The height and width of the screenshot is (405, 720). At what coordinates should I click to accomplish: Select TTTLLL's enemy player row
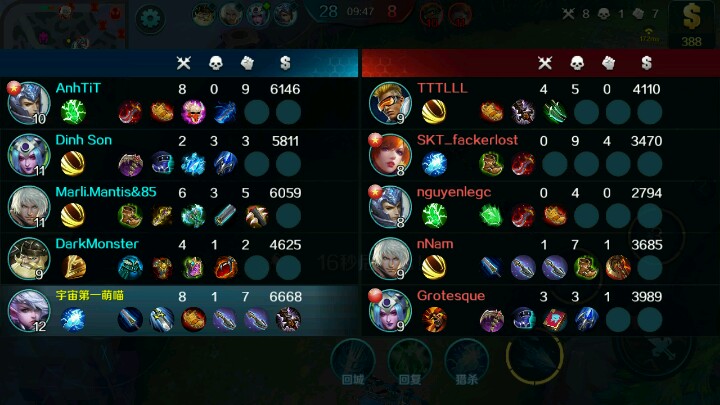[540, 102]
